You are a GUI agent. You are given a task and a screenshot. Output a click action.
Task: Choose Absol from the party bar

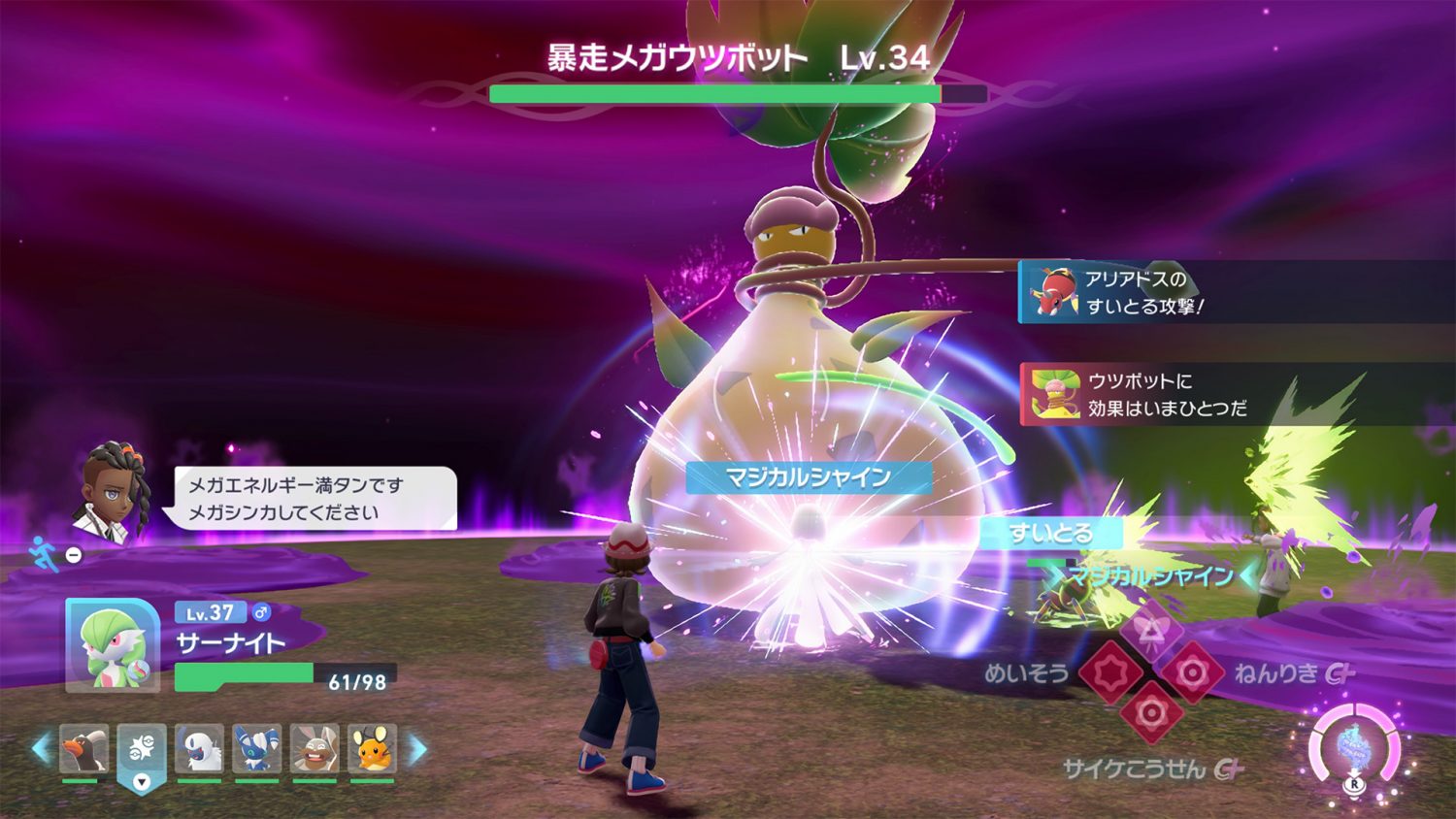pos(200,750)
